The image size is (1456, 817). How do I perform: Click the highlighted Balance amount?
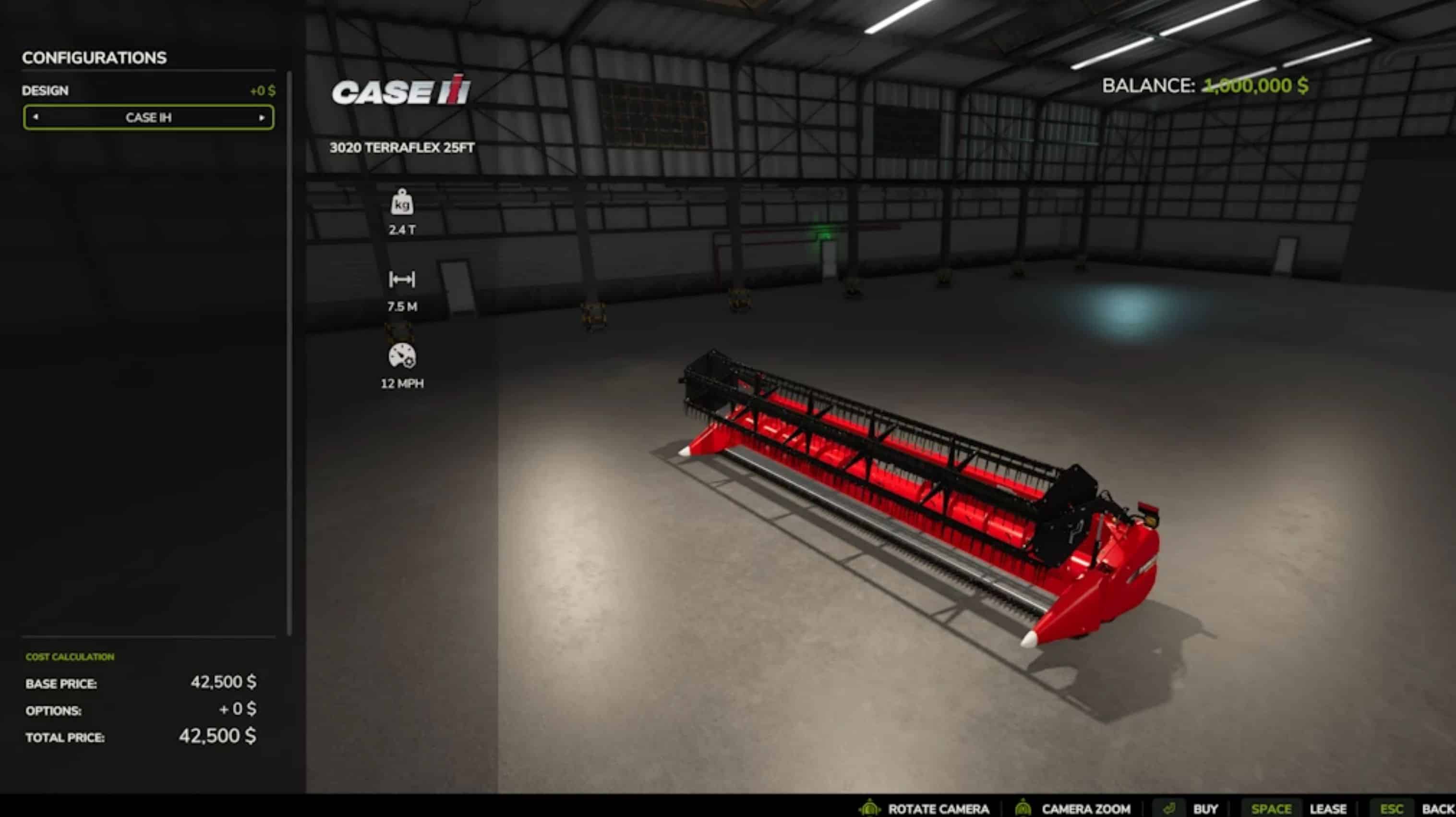pos(1255,86)
